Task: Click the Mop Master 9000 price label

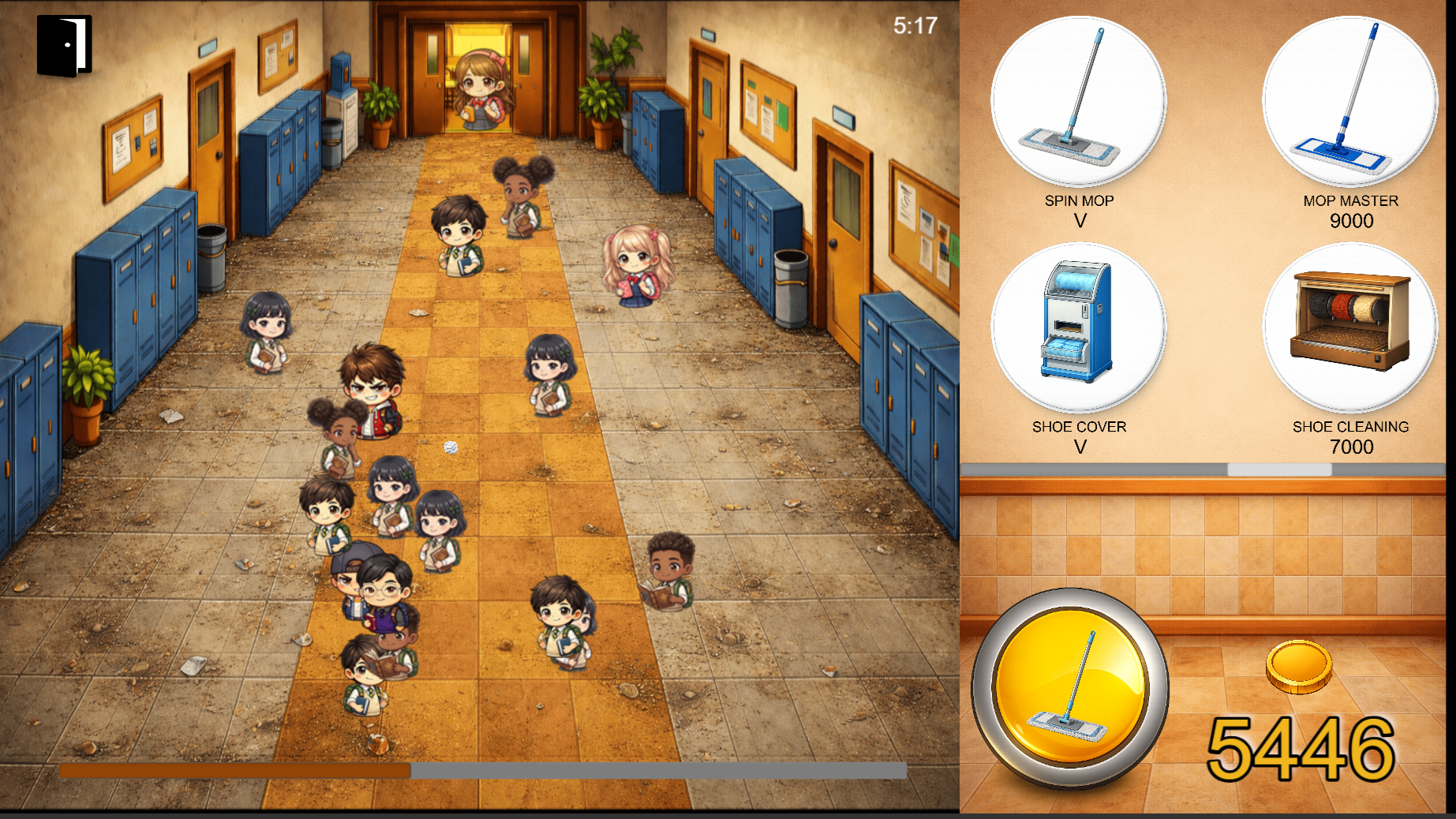Action: click(x=1352, y=221)
